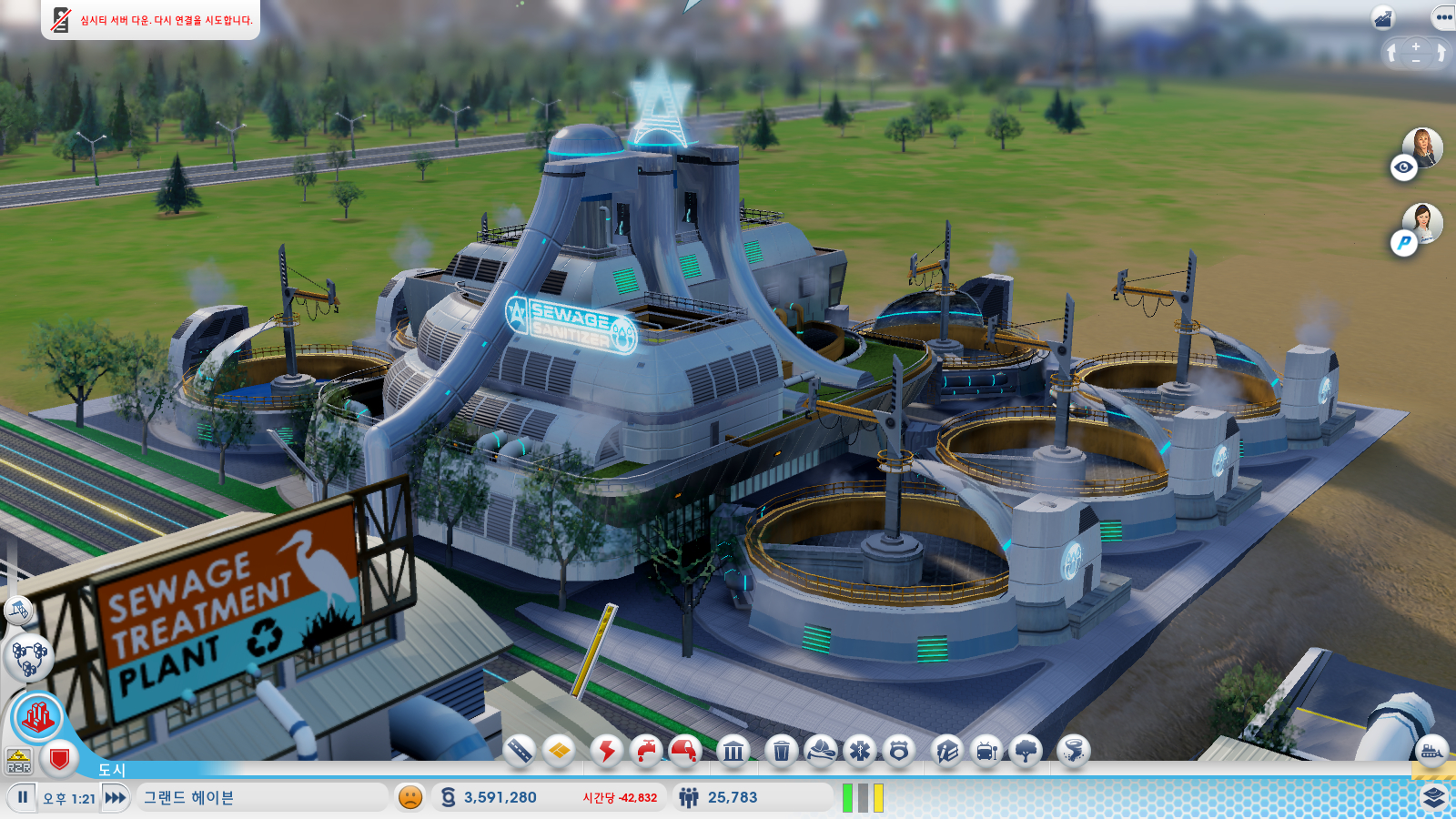Select the Sewage menu icon

click(x=685, y=751)
